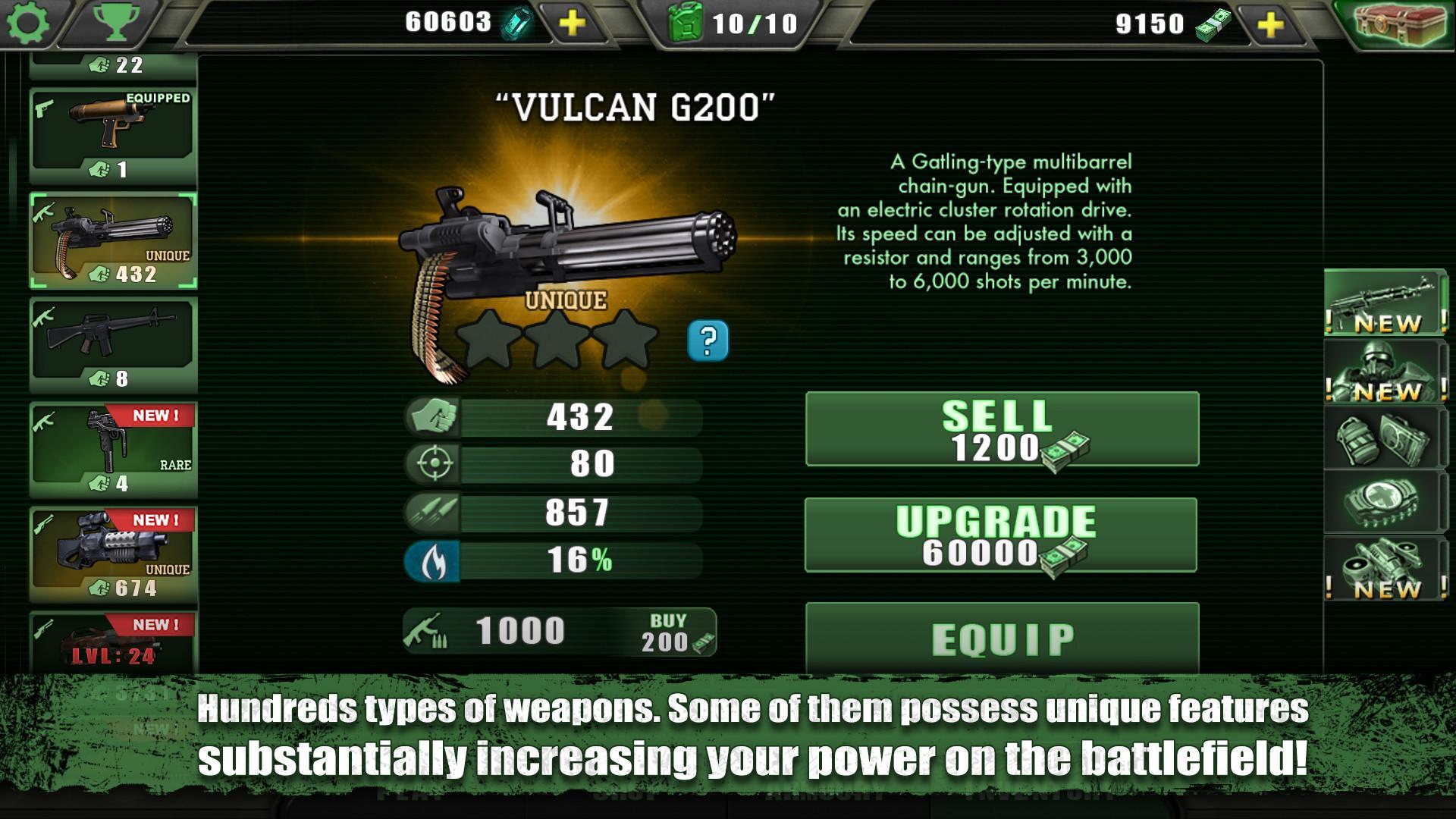
Task: Open the question mark help near the stars
Action: click(x=707, y=341)
